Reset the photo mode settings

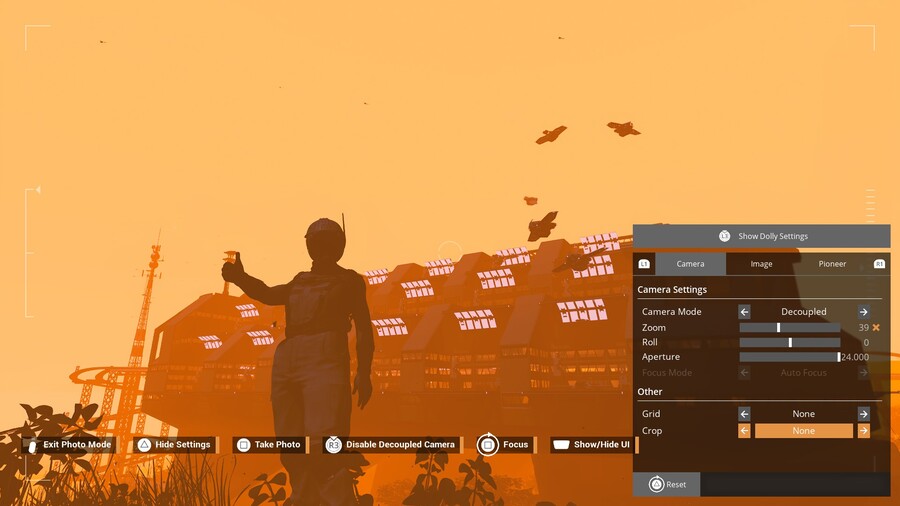click(x=667, y=485)
